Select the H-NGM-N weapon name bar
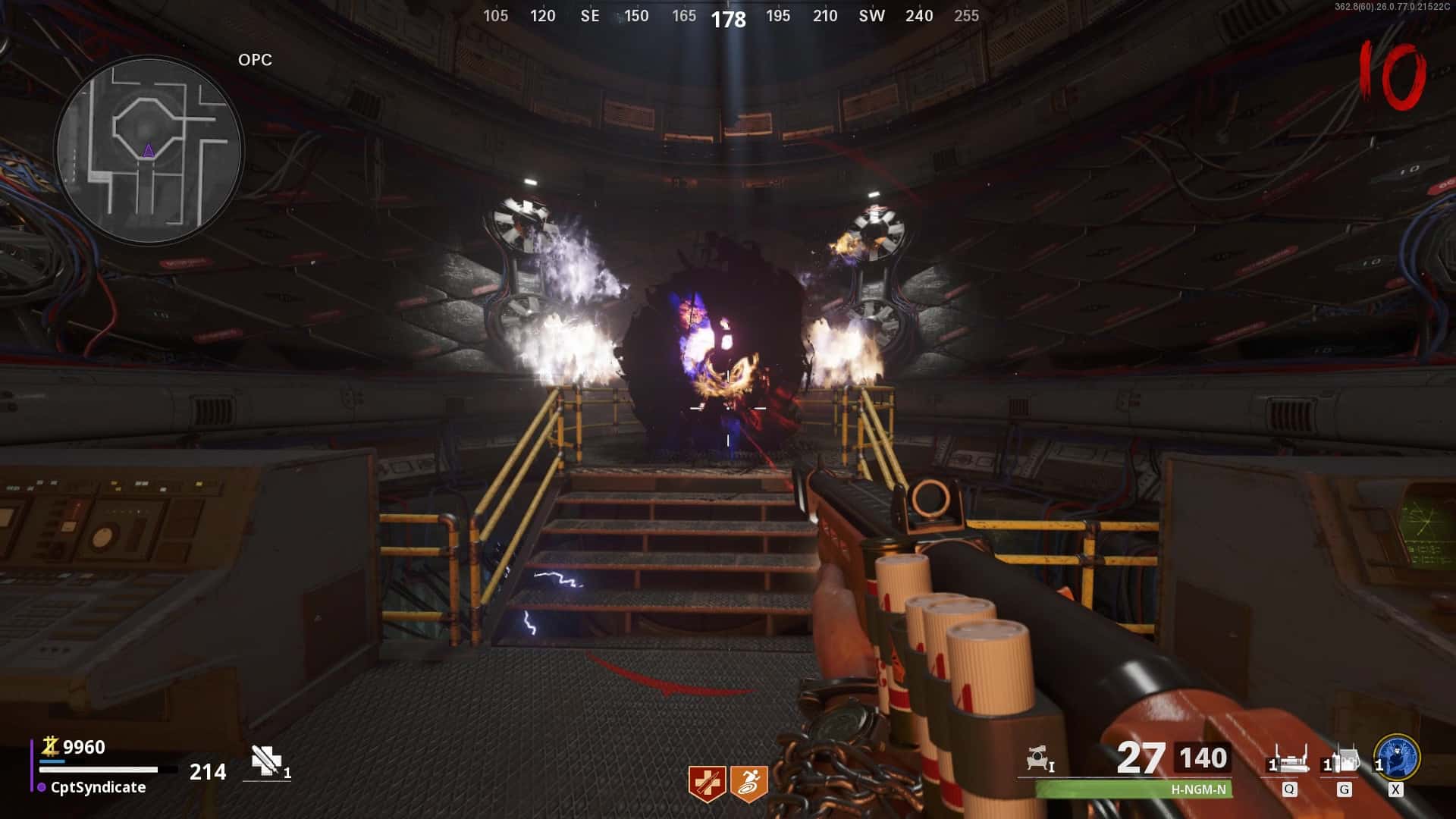Screen dimensions: 1456x819 pos(1134,789)
